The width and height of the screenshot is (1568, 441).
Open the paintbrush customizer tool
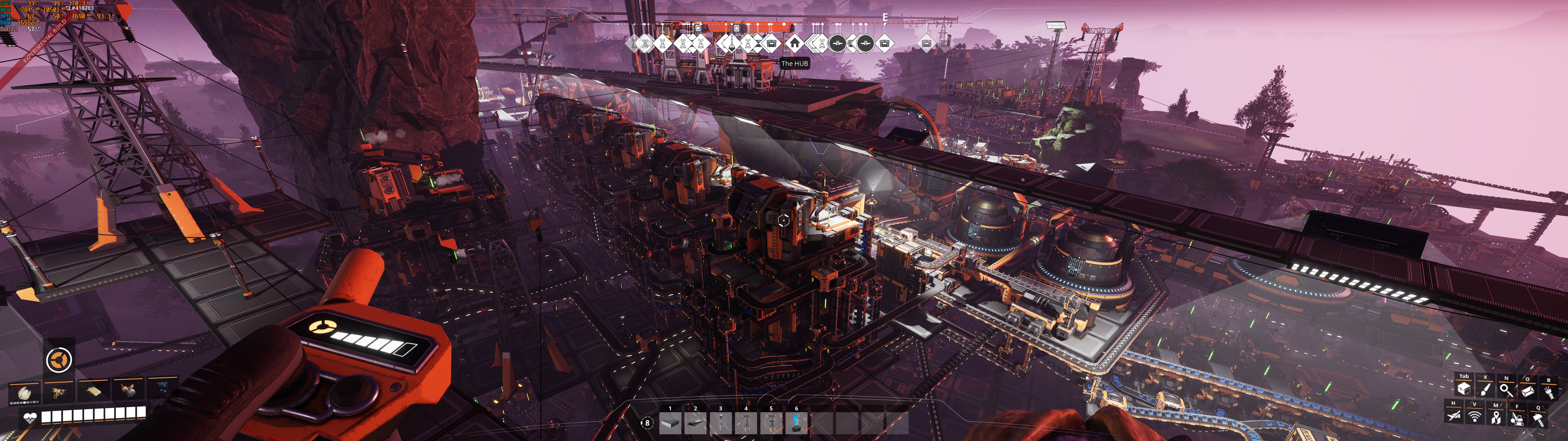1485,389
